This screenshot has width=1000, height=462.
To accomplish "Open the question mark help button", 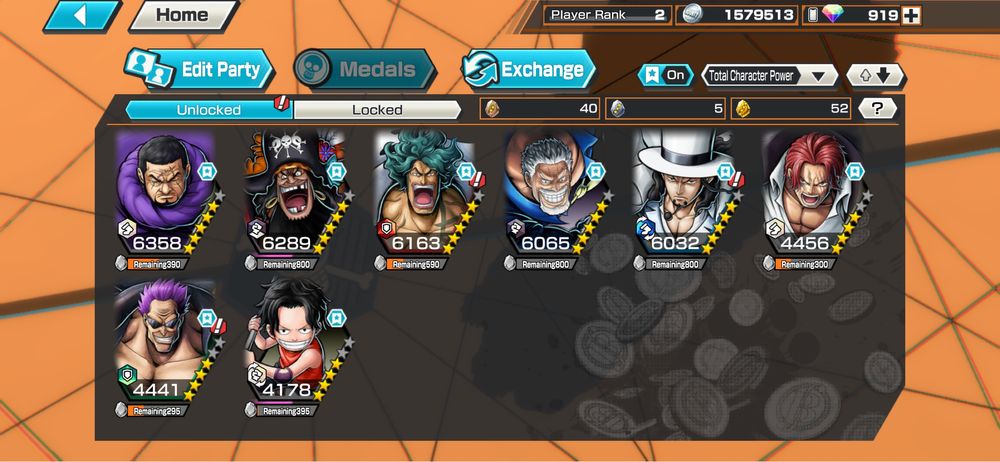I will click(877, 108).
